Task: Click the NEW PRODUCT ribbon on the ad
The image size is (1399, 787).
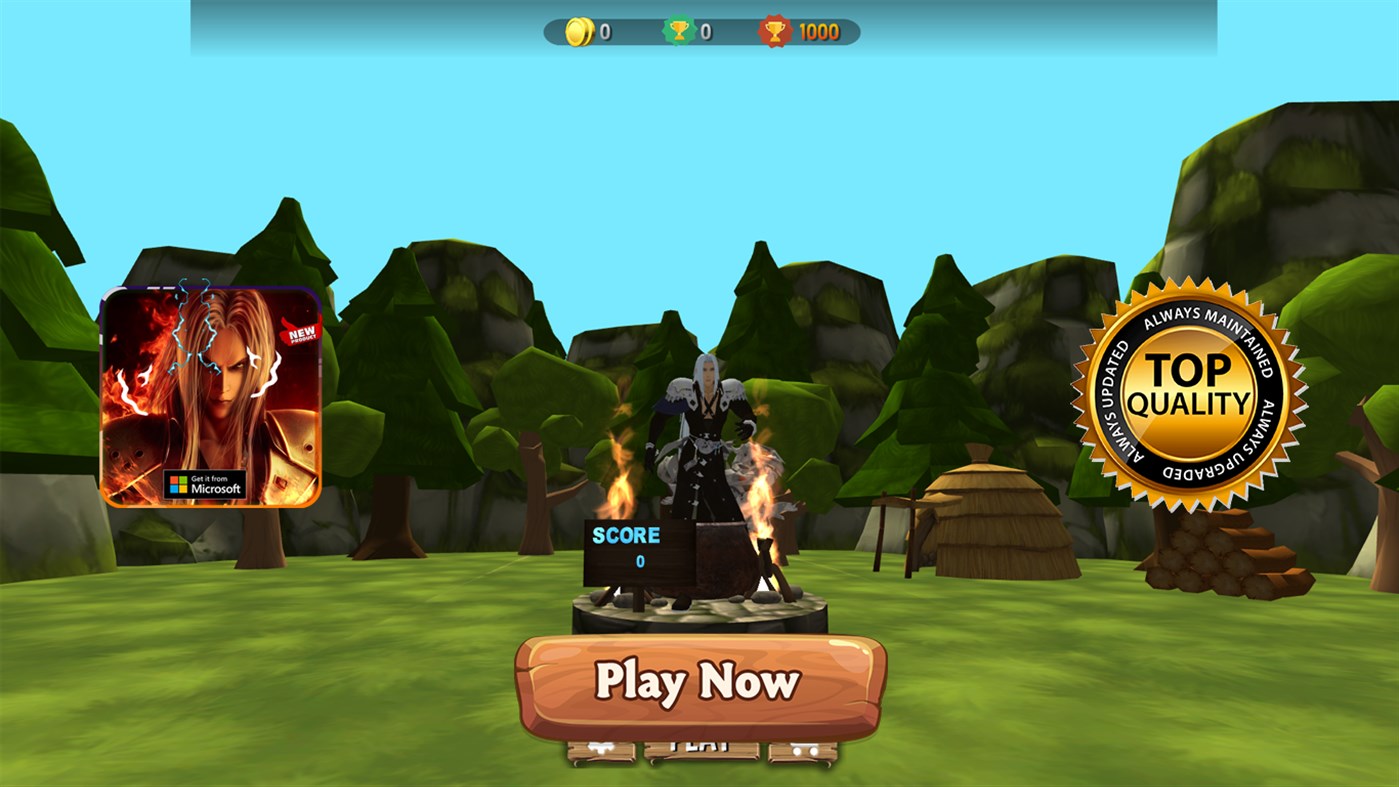Action: [x=300, y=333]
